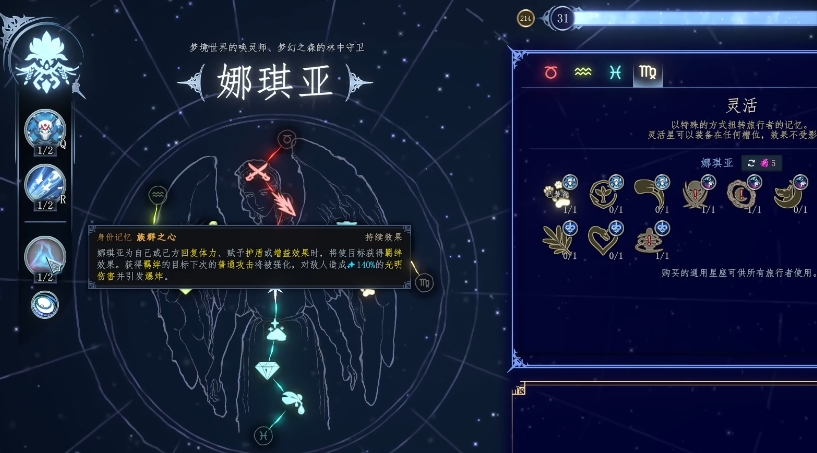The width and height of the screenshot is (817, 453).
Task: Click the refresh button beside 娜琪亚
Action: (x=750, y=163)
